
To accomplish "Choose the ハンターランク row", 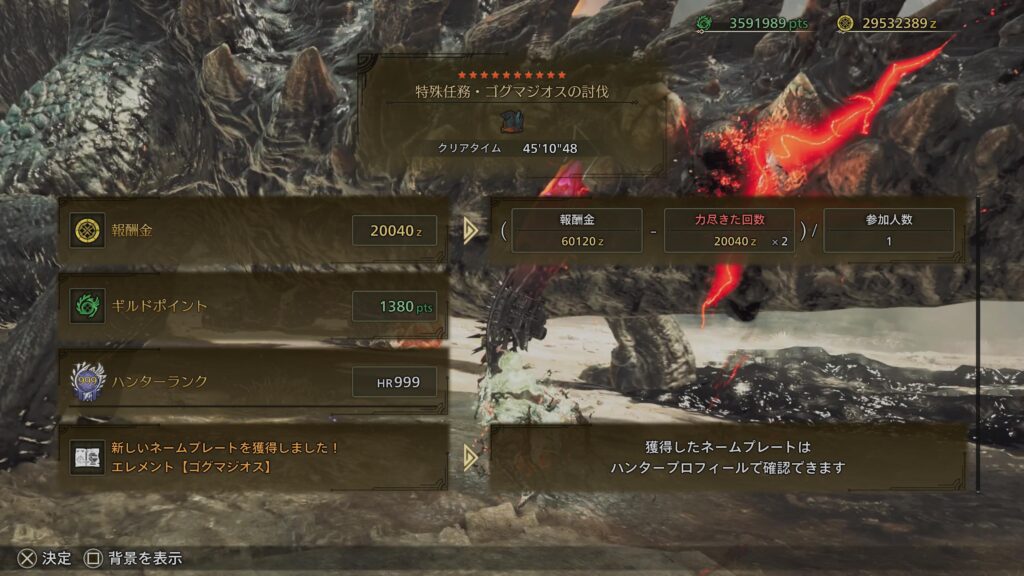I will (253, 380).
